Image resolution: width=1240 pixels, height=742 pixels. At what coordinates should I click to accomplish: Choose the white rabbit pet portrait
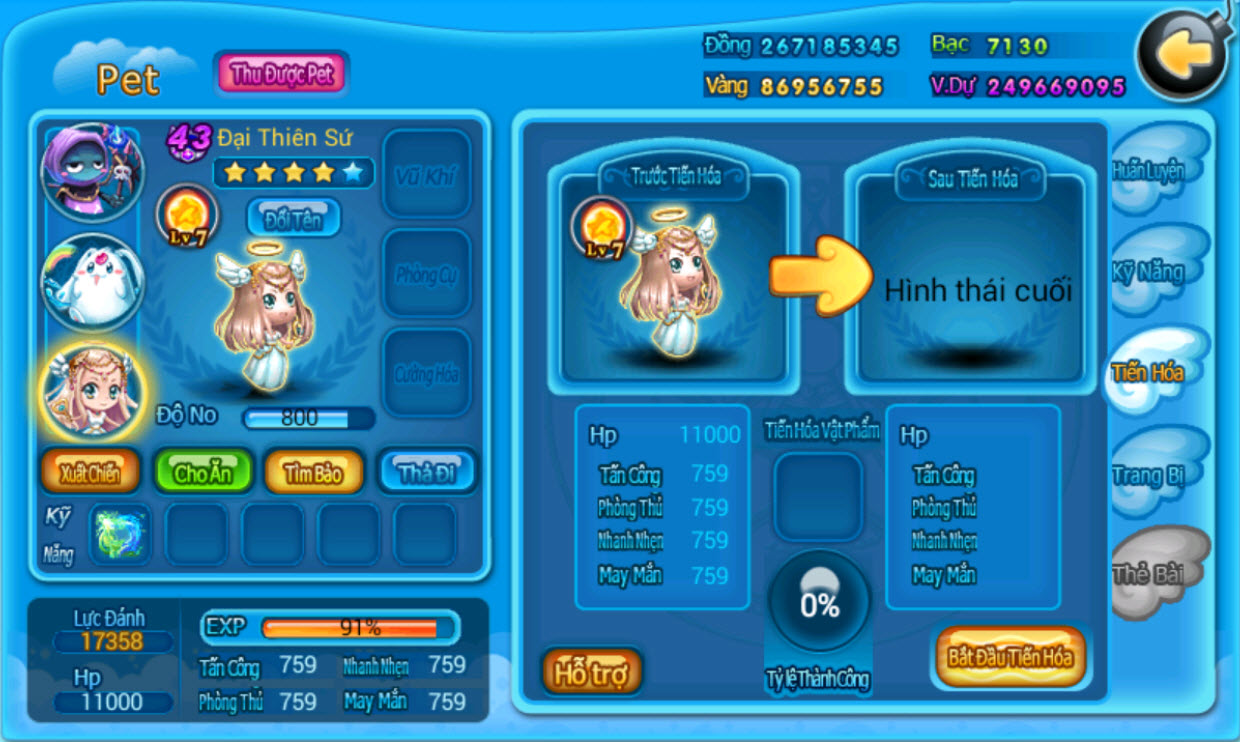pos(92,283)
